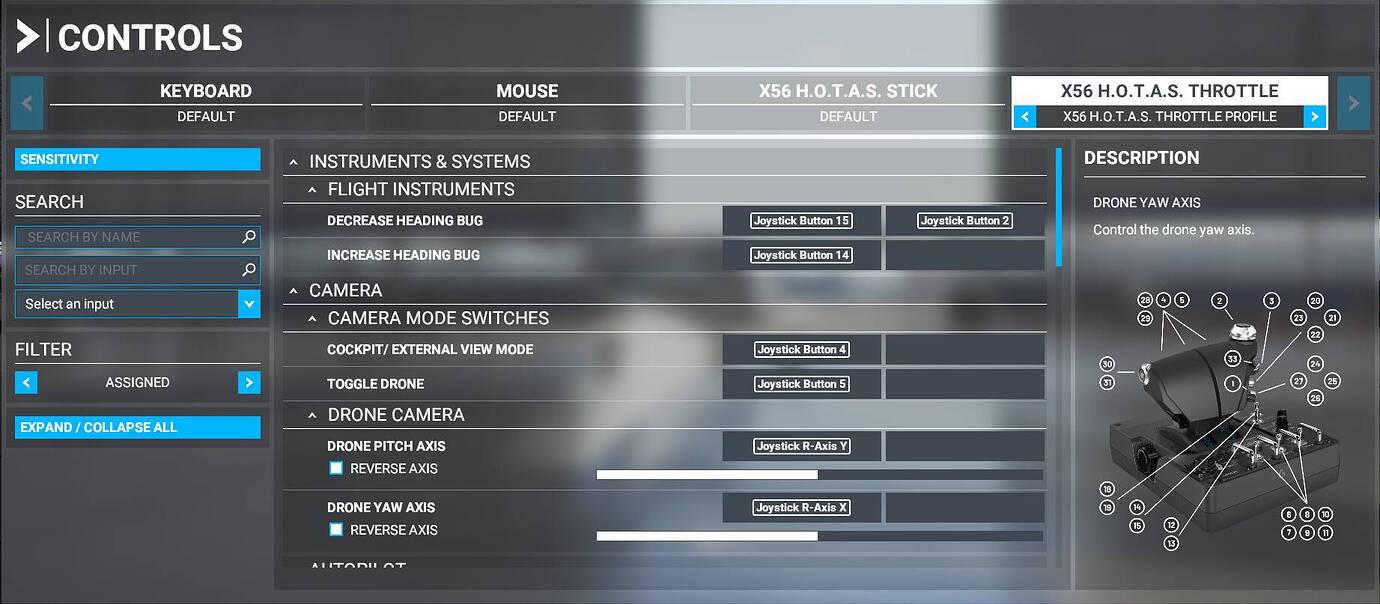Switch to the Keyboard device tab
The width and height of the screenshot is (1380, 604).
point(205,102)
